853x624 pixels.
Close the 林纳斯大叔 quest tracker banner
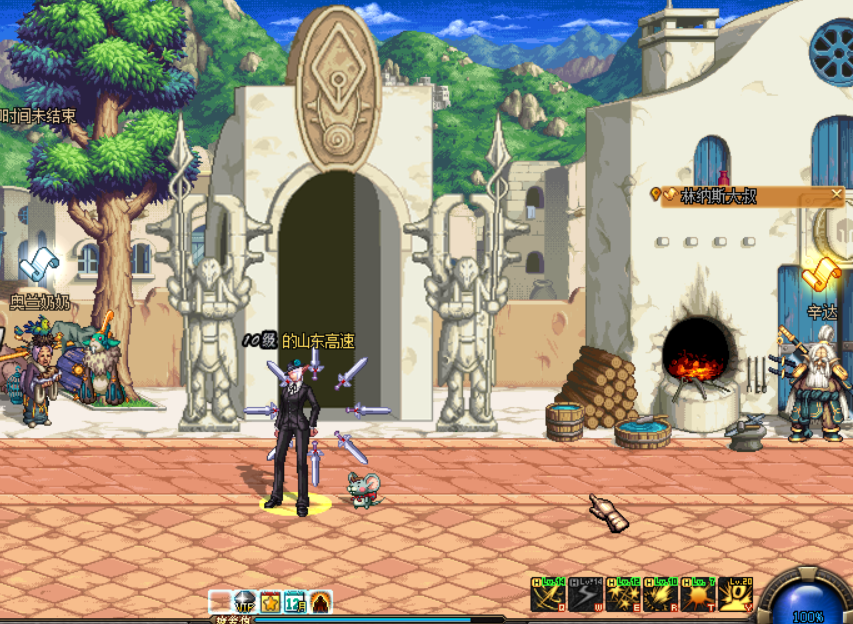pos(837,195)
